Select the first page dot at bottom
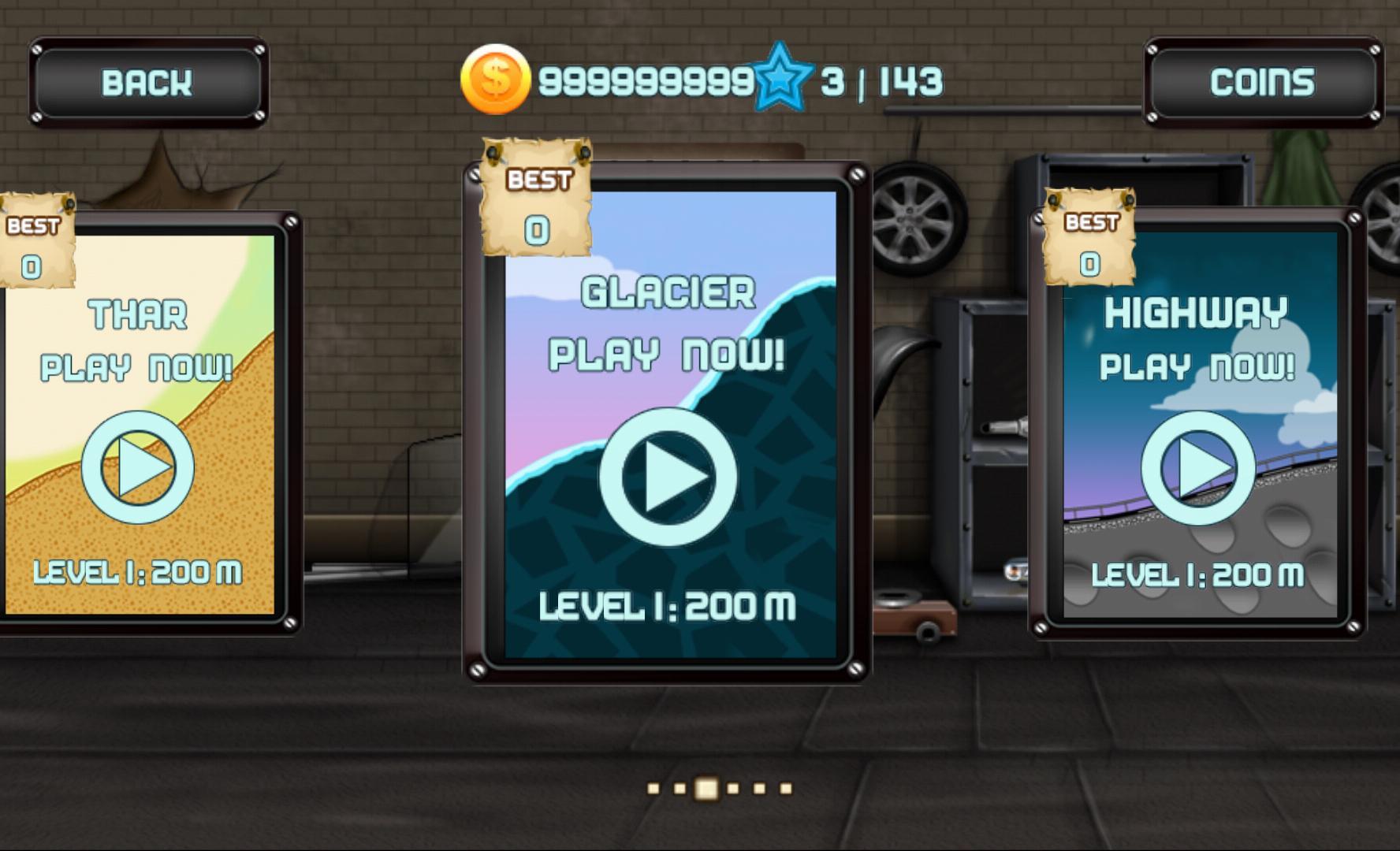 tap(653, 787)
